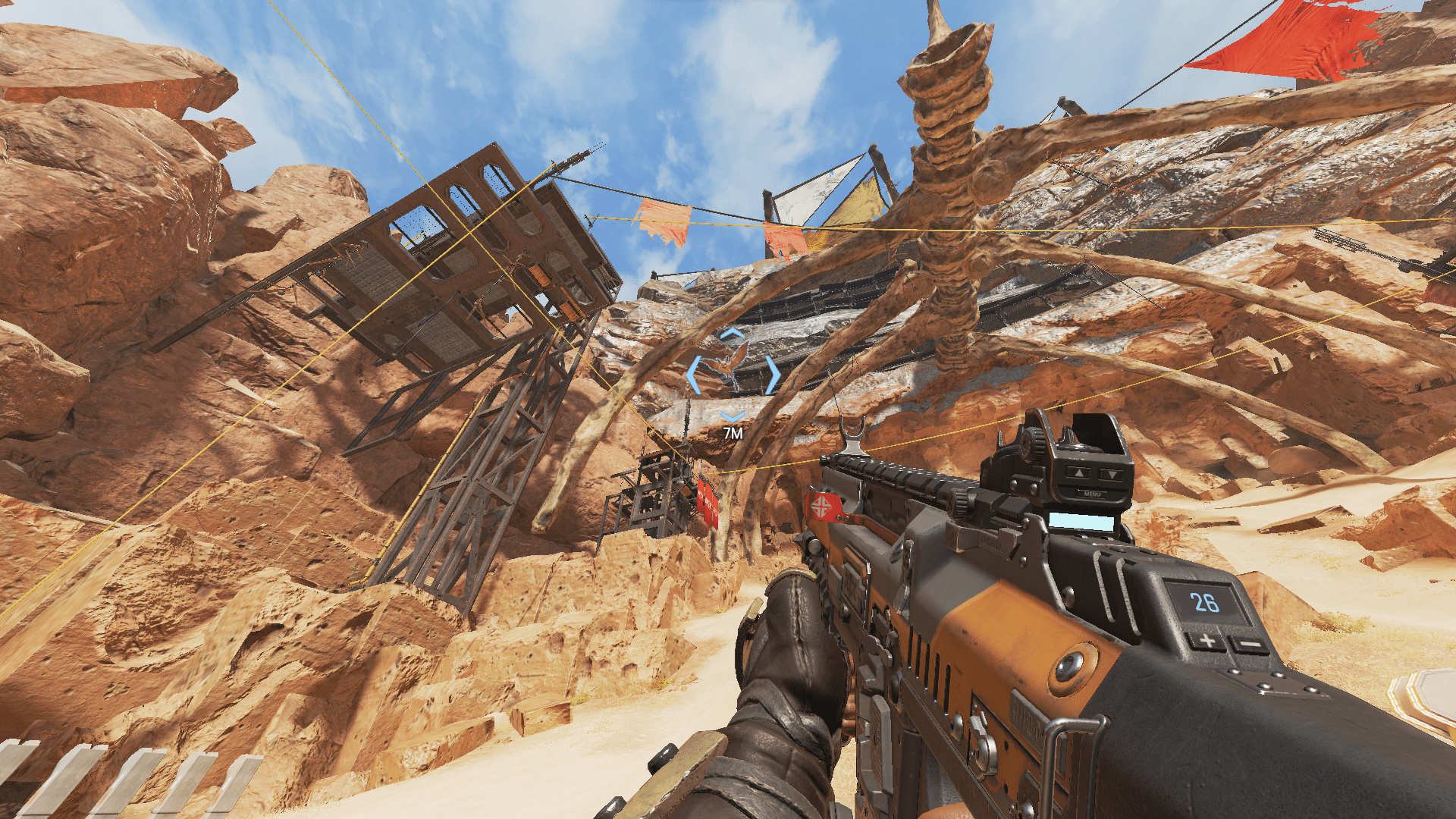
Task: Select the down arrow on the sight's control panel
Action: 1112,475
